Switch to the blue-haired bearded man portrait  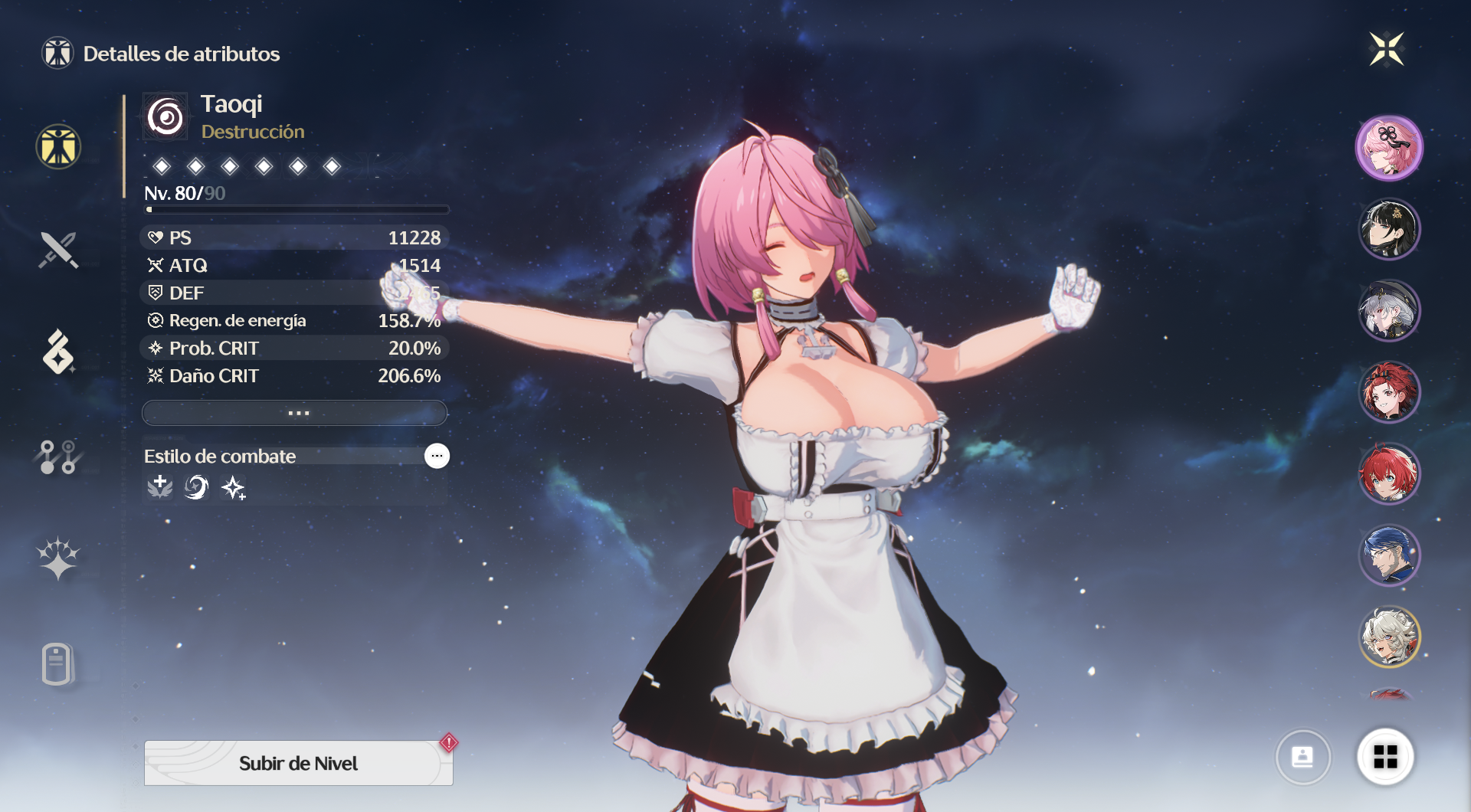coord(1389,555)
